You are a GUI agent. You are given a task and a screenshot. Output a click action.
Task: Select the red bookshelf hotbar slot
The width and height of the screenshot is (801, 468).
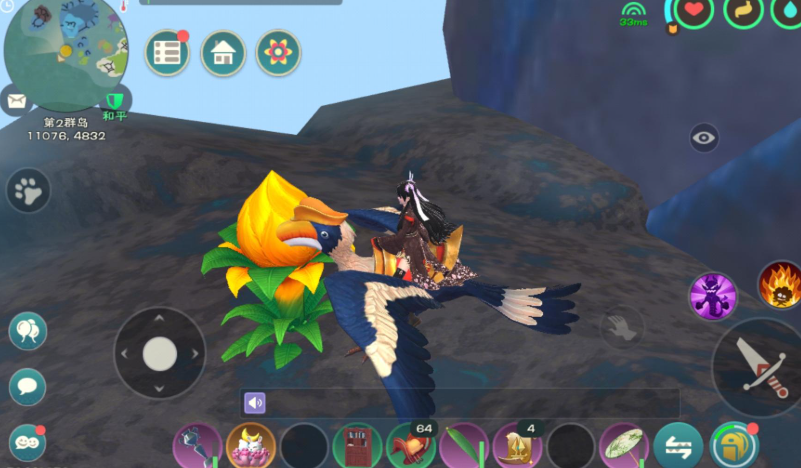pyautogui.click(x=358, y=446)
